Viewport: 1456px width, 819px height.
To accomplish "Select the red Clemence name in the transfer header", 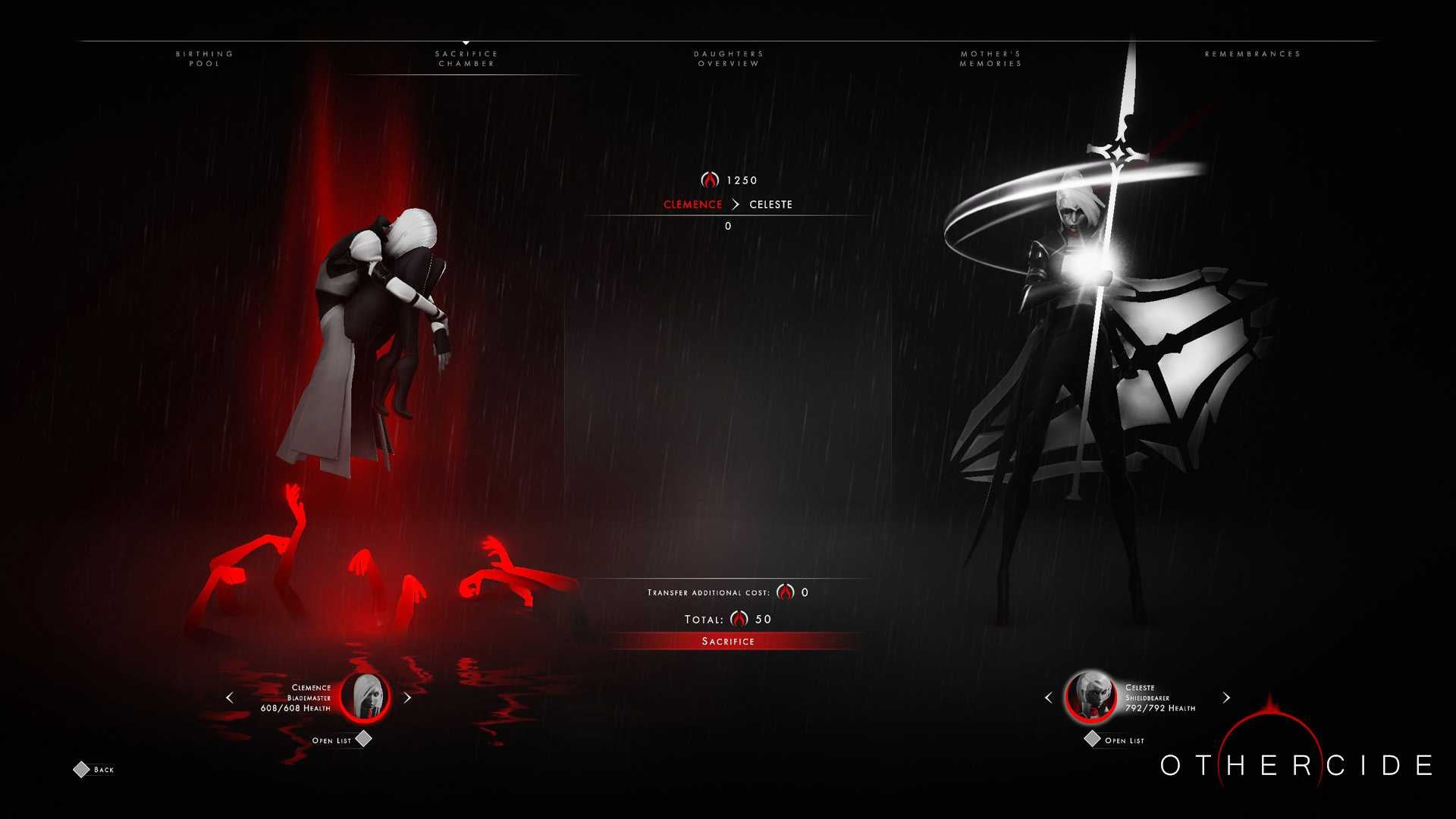I will (x=692, y=204).
